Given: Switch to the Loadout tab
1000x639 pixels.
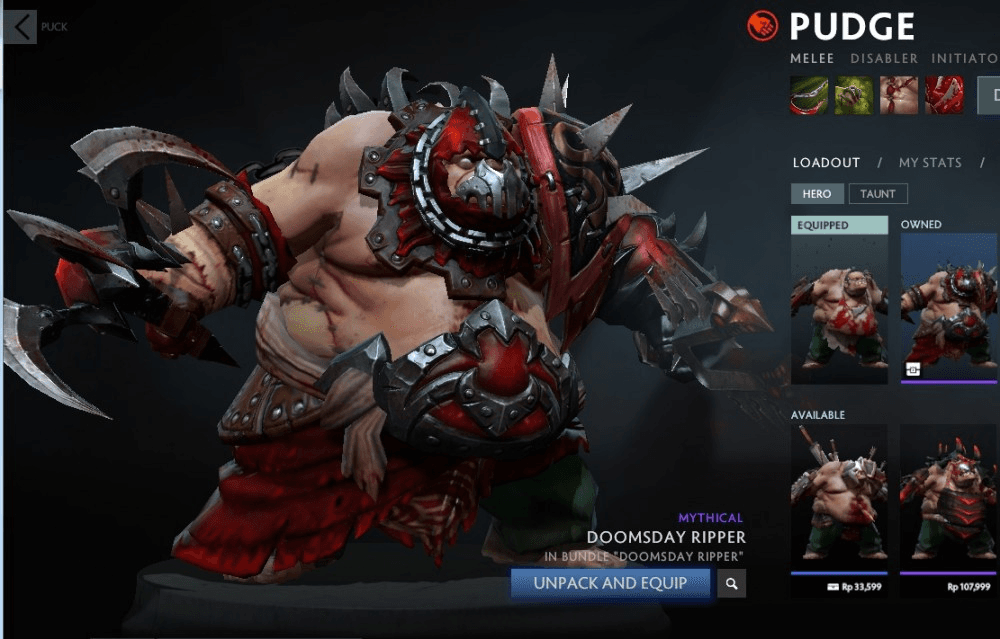Looking at the screenshot, I should click(826, 162).
